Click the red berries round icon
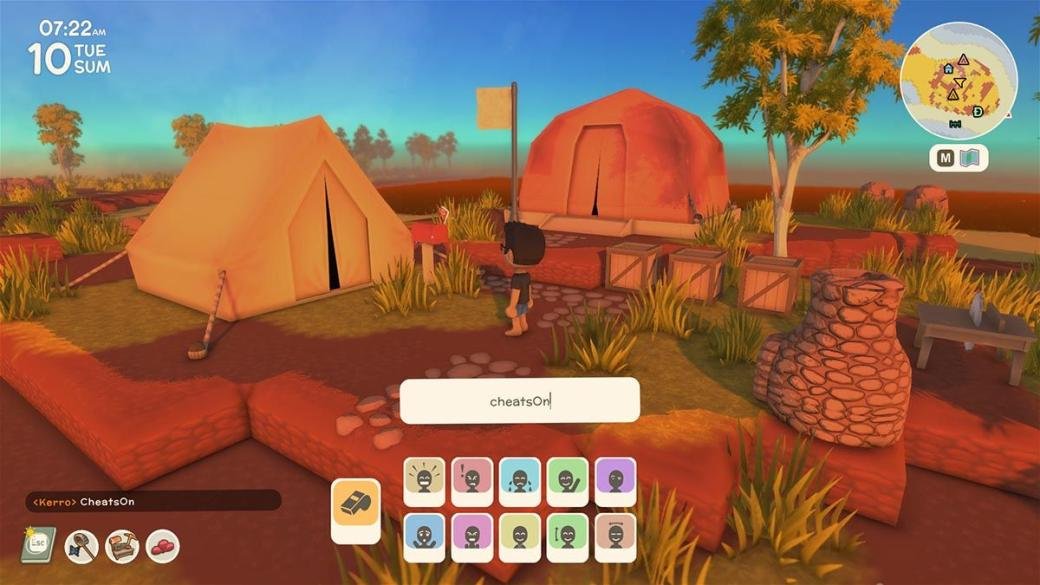Viewport: 1040px width, 585px height. coord(162,546)
